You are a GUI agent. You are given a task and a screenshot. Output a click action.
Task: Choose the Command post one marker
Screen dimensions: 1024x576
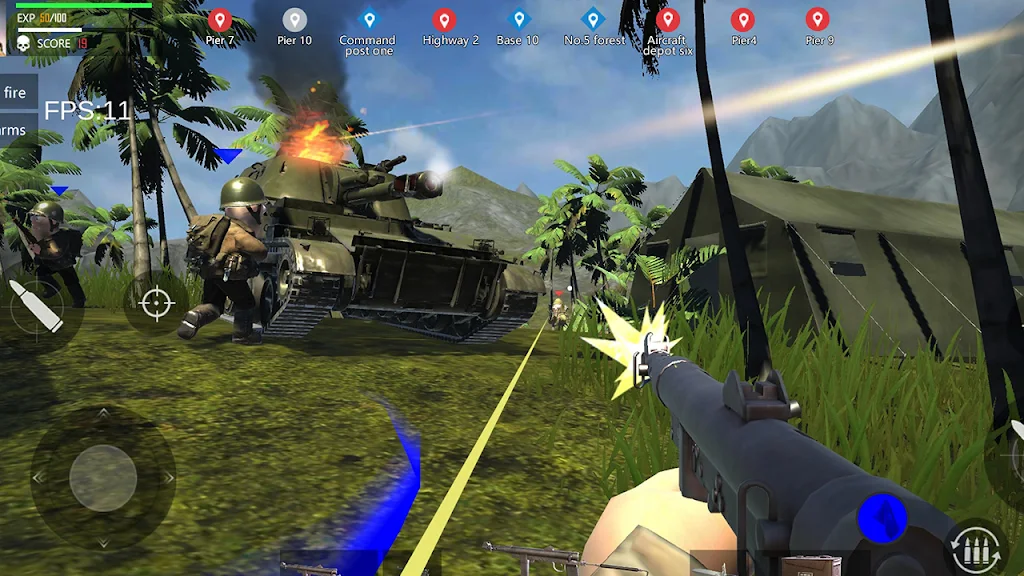[368, 20]
